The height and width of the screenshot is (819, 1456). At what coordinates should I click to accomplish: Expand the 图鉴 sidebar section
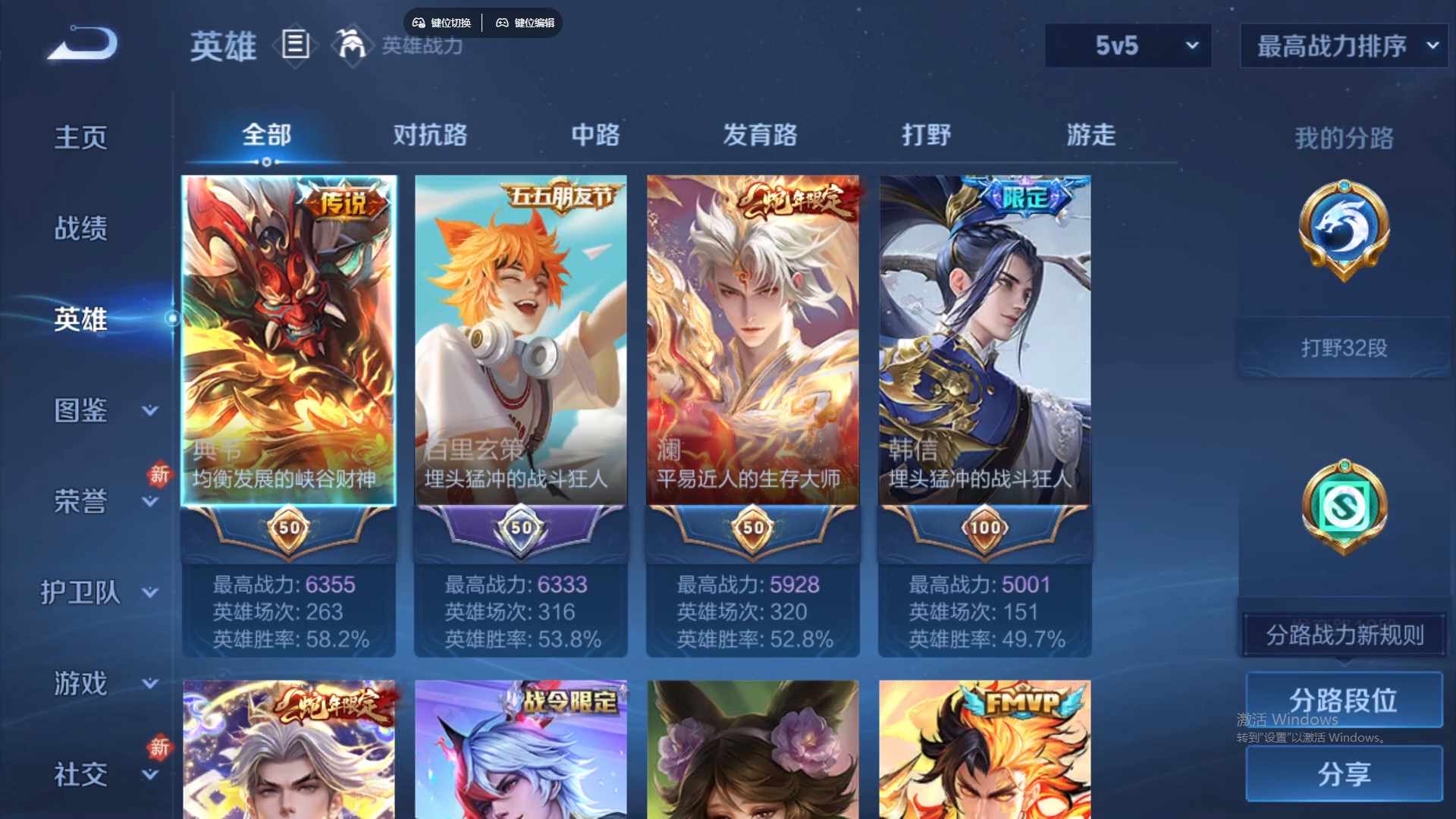pos(83,410)
